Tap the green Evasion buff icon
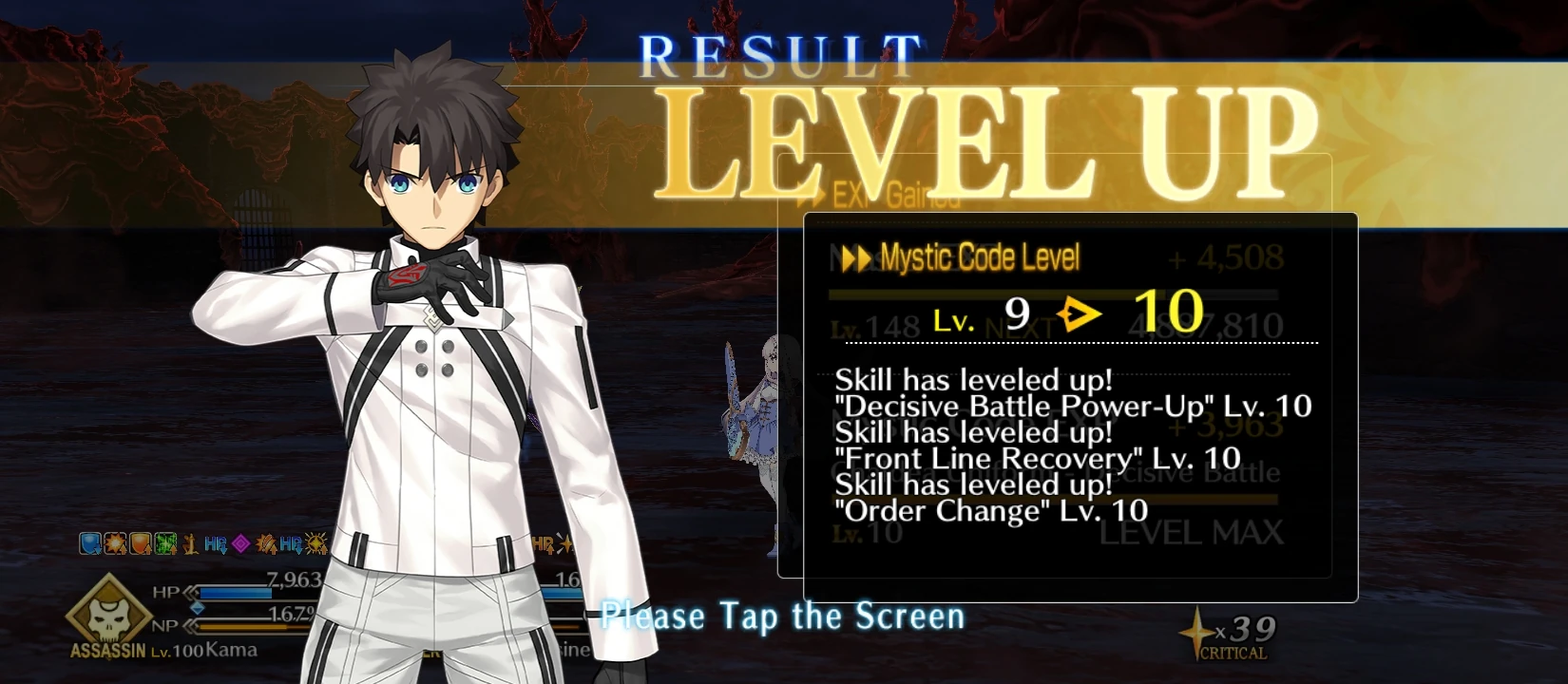 click(163, 542)
